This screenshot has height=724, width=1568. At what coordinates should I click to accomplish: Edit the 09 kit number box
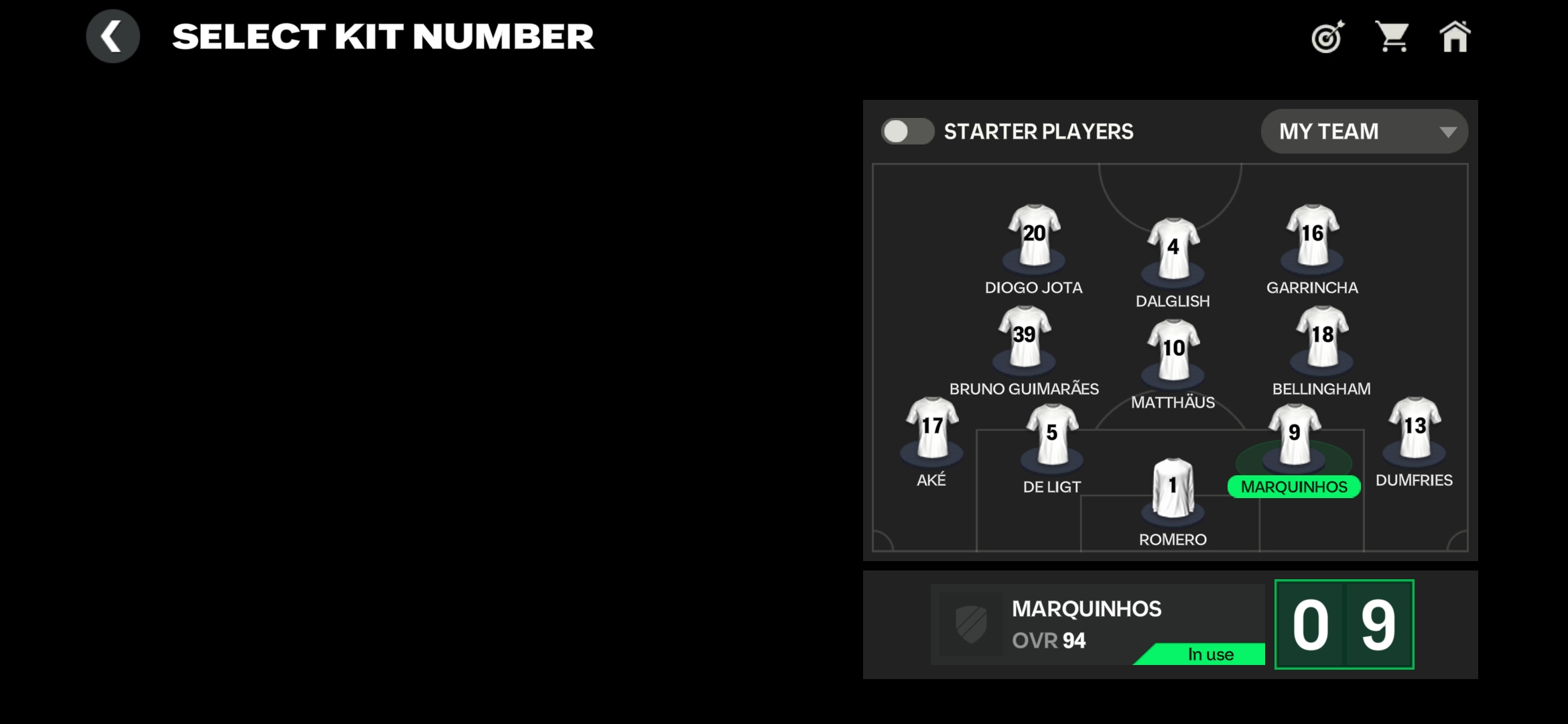point(1344,624)
